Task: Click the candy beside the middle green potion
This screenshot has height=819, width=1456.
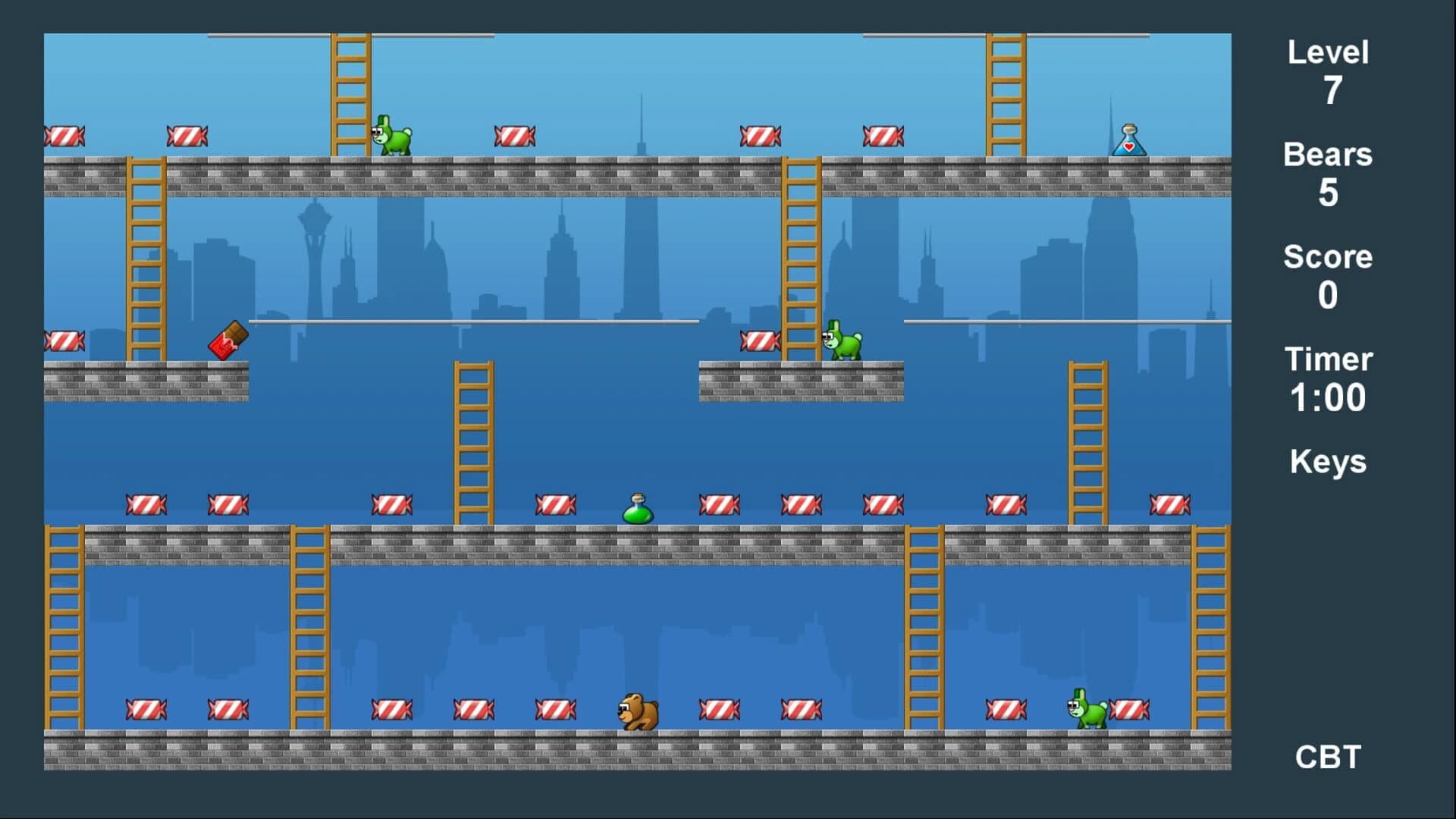Action: tap(557, 503)
